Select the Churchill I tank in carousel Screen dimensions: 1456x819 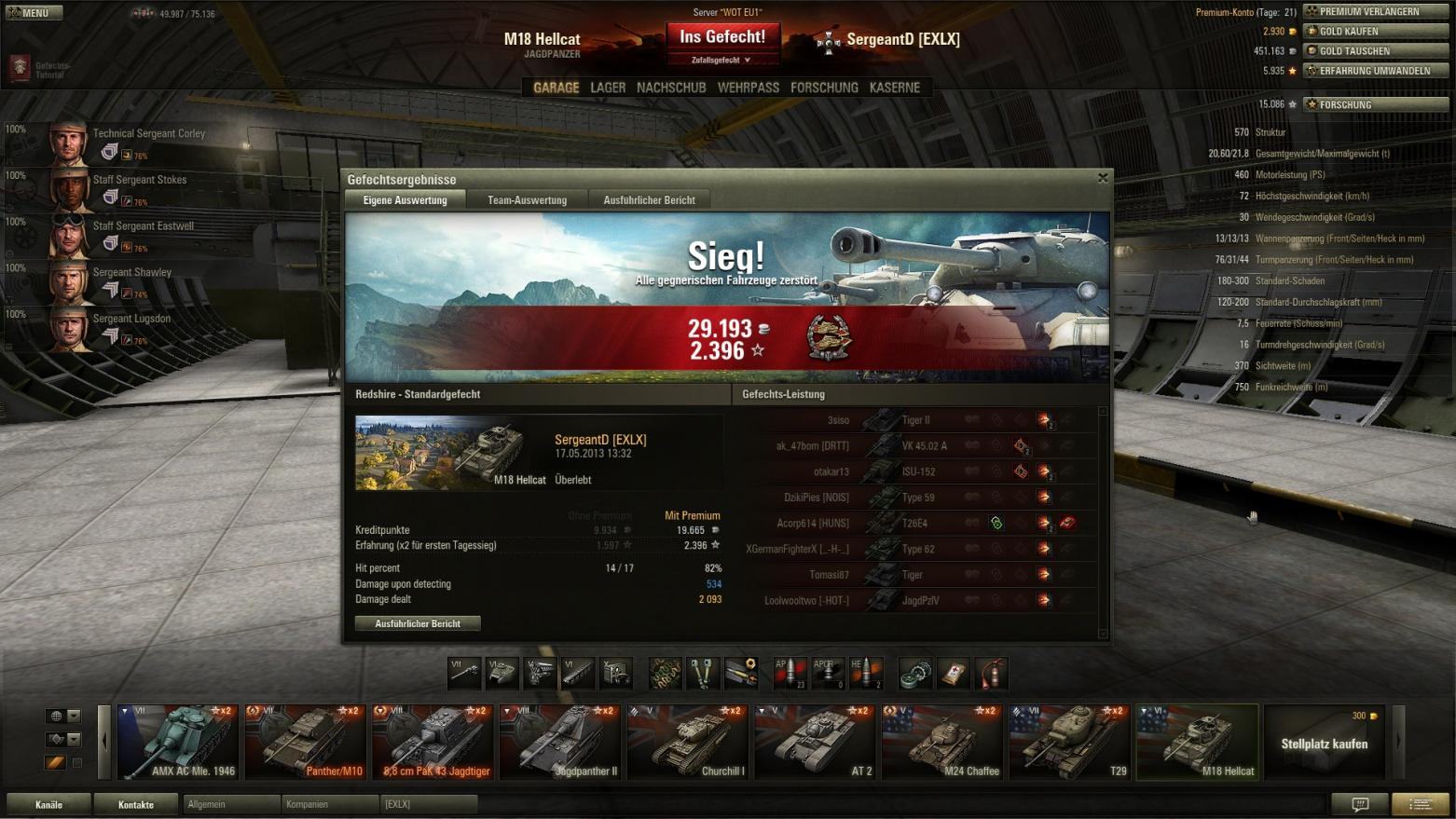[x=688, y=743]
